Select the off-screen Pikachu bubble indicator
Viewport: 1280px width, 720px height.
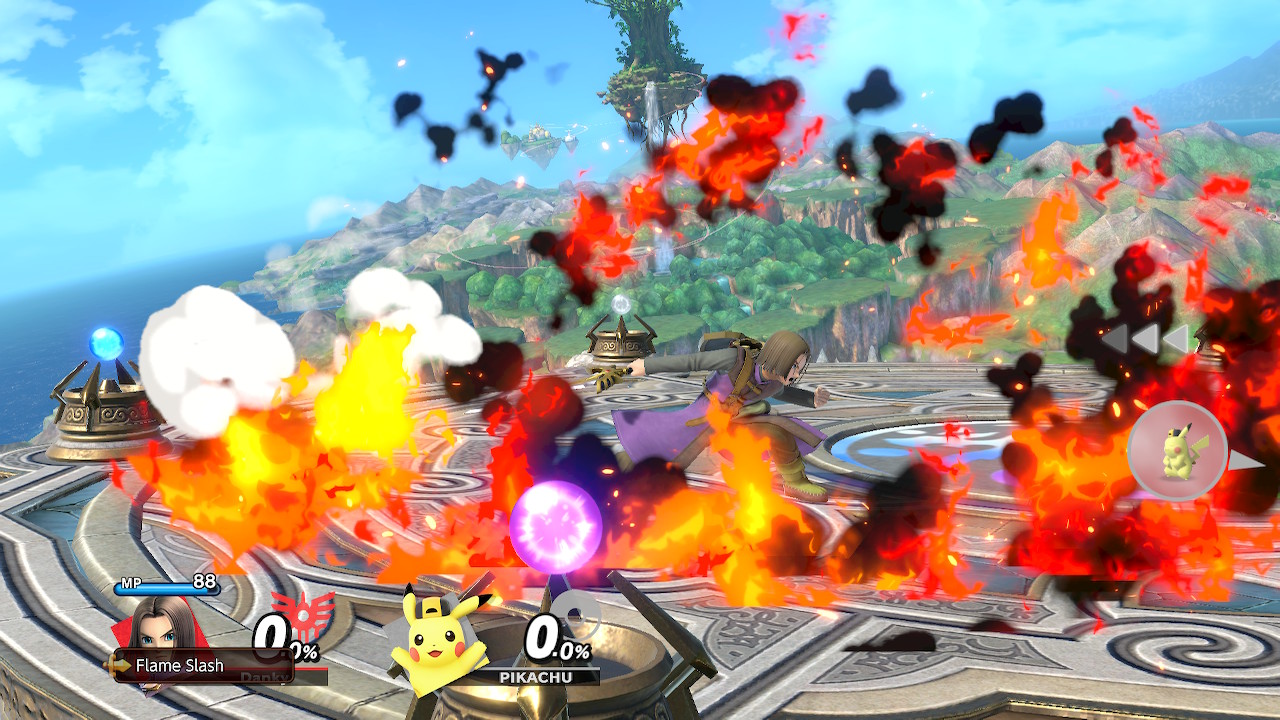tap(1178, 451)
